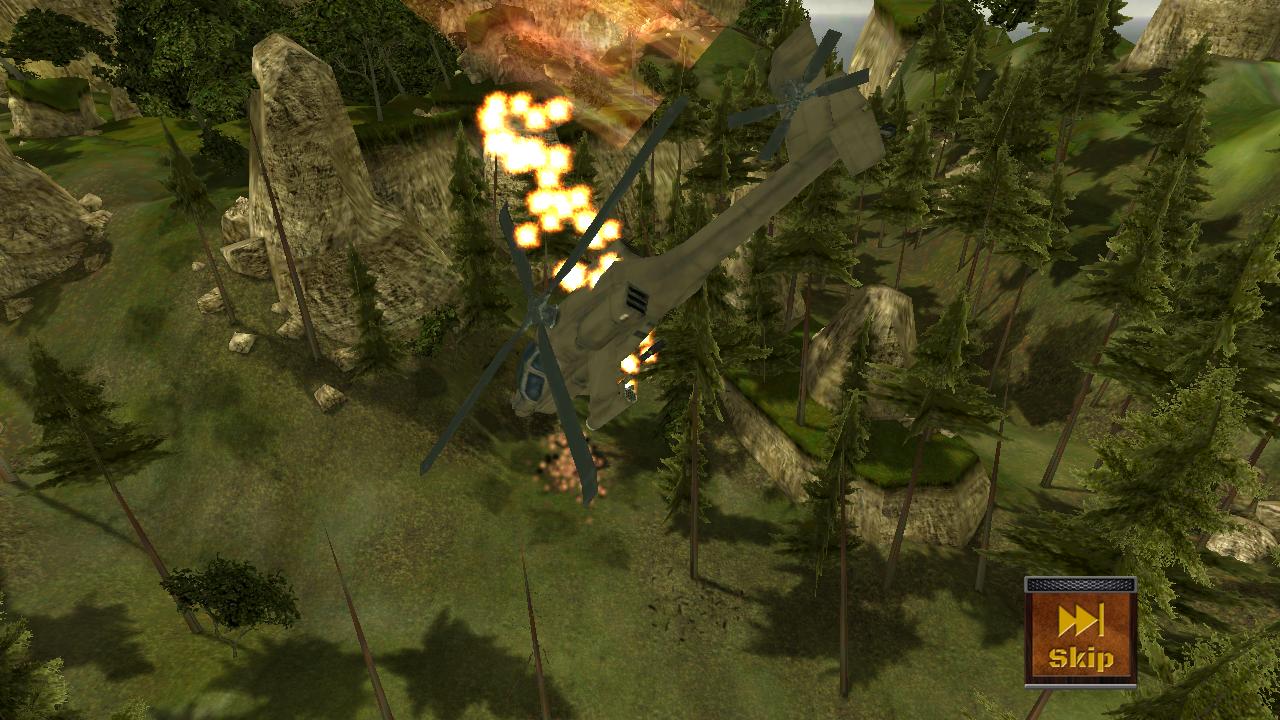Skip the helicopter crash cutscene
Viewport: 1280px width, 720px height.
(x=1080, y=633)
